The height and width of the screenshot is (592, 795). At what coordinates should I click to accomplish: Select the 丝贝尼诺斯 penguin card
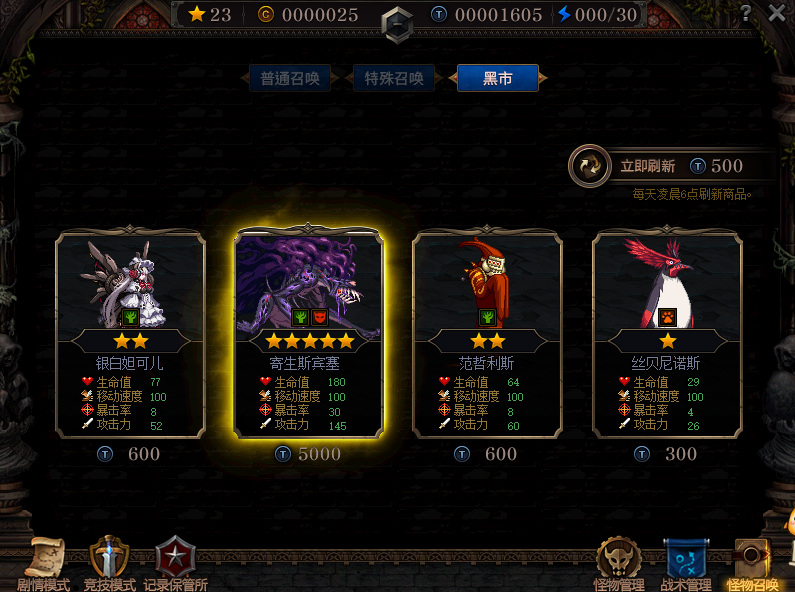point(667,334)
